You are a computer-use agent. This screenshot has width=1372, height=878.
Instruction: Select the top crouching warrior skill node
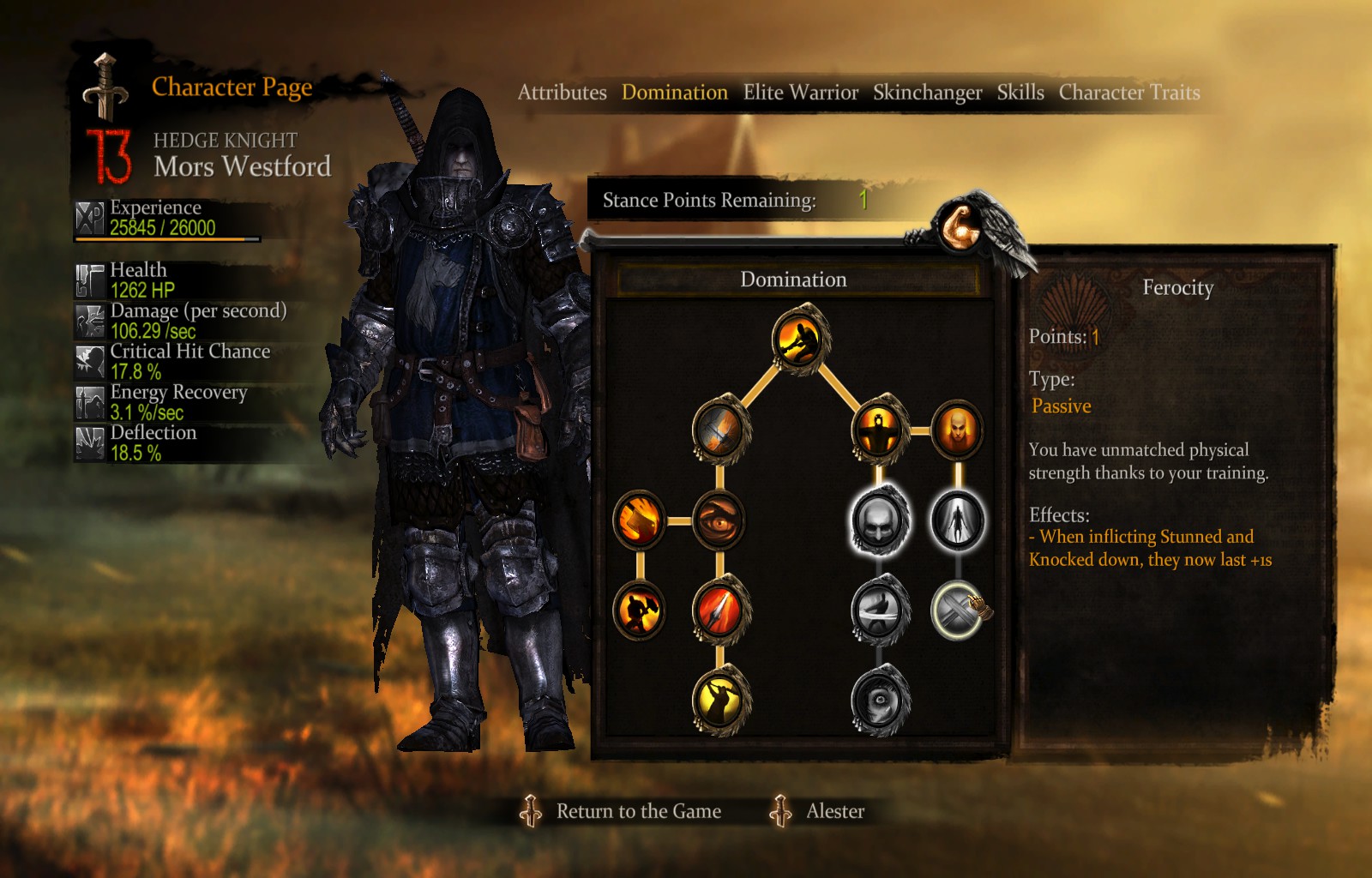click(800, 340)
